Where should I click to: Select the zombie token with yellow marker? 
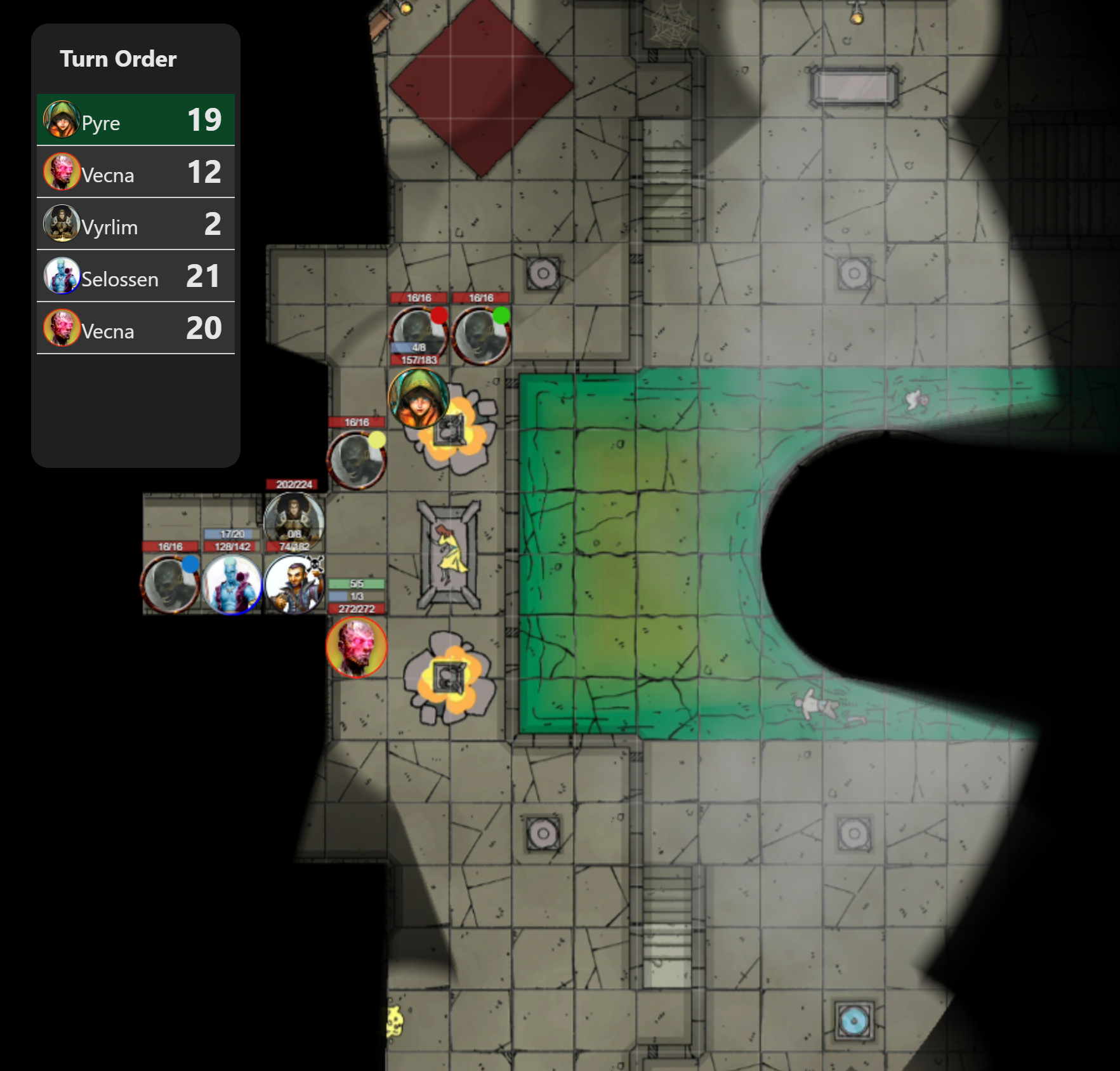(x=357, y=460)
